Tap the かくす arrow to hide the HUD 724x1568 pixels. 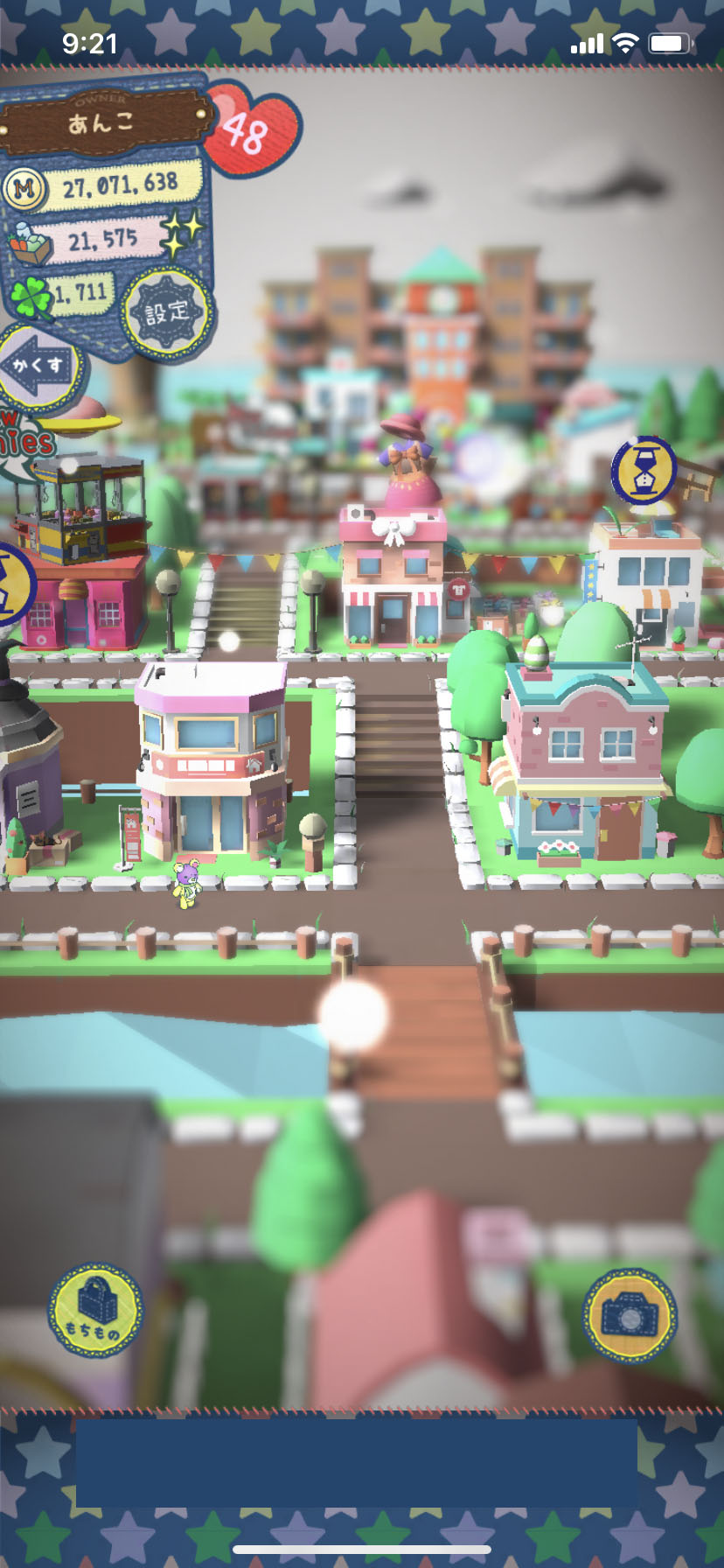(39, 366)
